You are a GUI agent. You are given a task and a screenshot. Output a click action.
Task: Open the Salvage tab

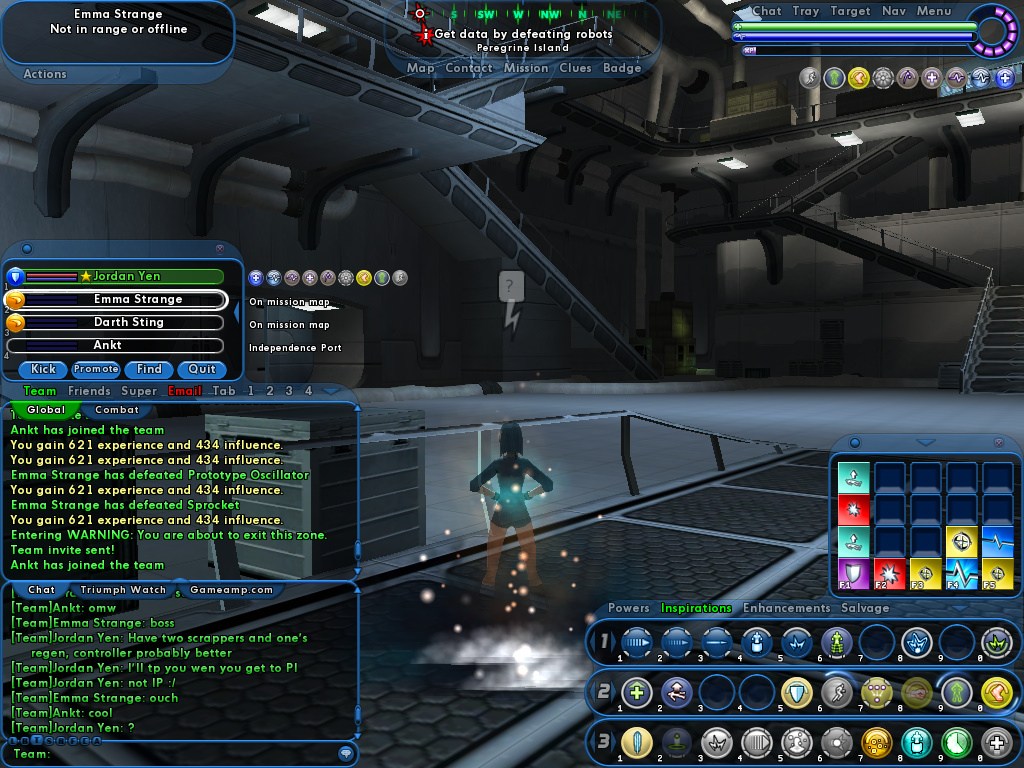[865, 608]
